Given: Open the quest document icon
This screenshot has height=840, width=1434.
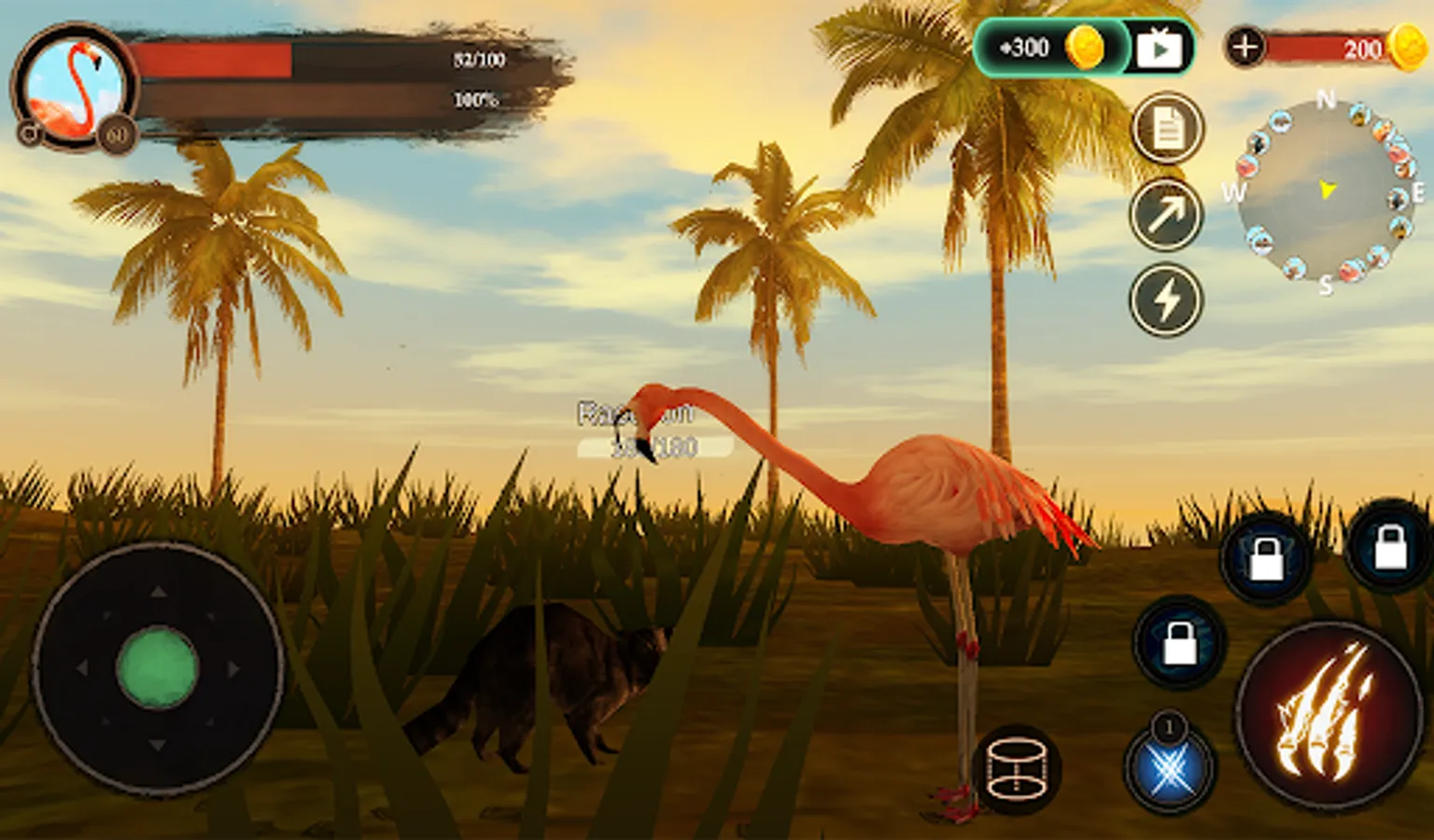Looking at the screenshot, I should pyautogui.click(x=1167, y=129).
